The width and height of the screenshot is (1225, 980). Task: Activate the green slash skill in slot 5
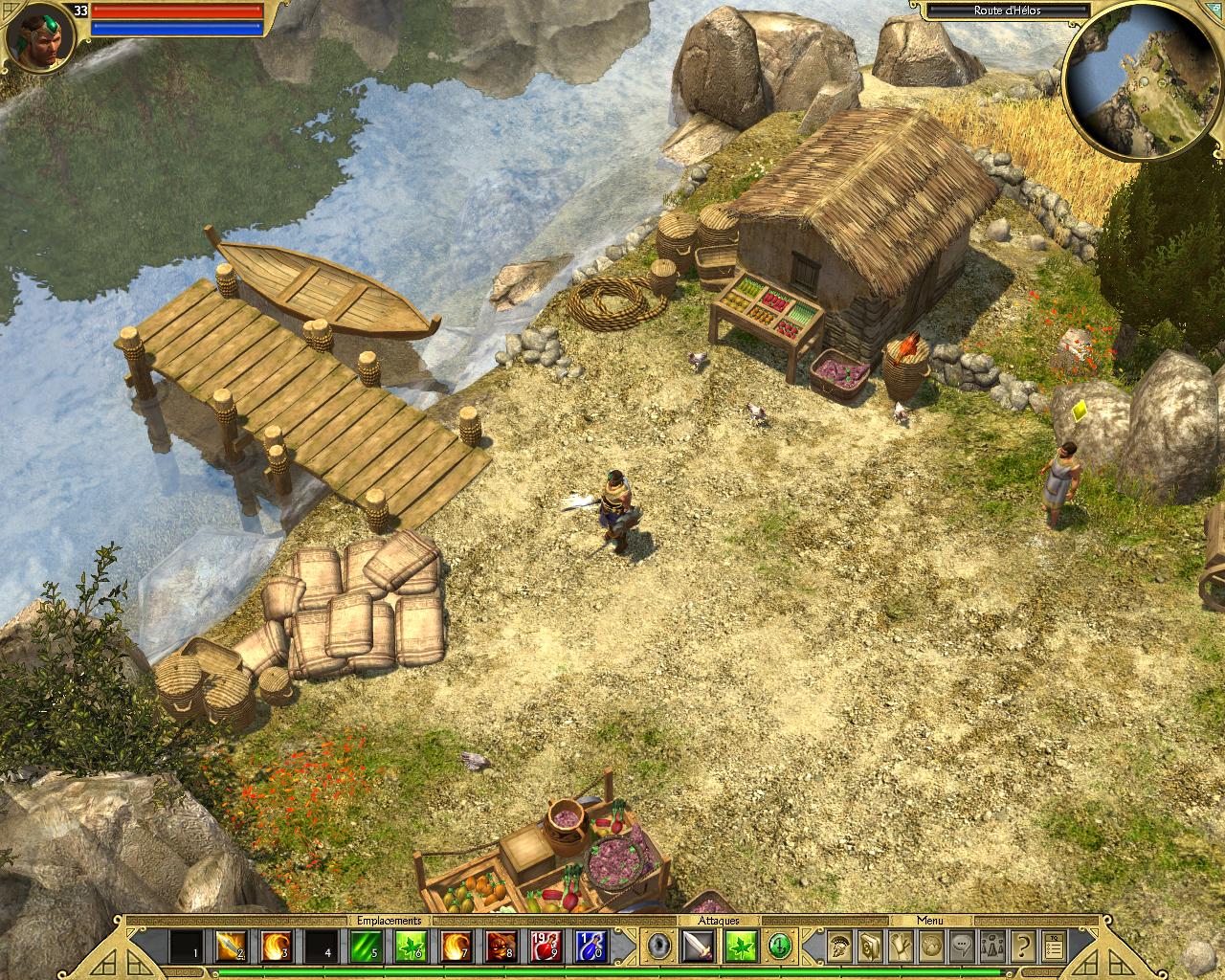pyautogui.click(x=366, y=947)
